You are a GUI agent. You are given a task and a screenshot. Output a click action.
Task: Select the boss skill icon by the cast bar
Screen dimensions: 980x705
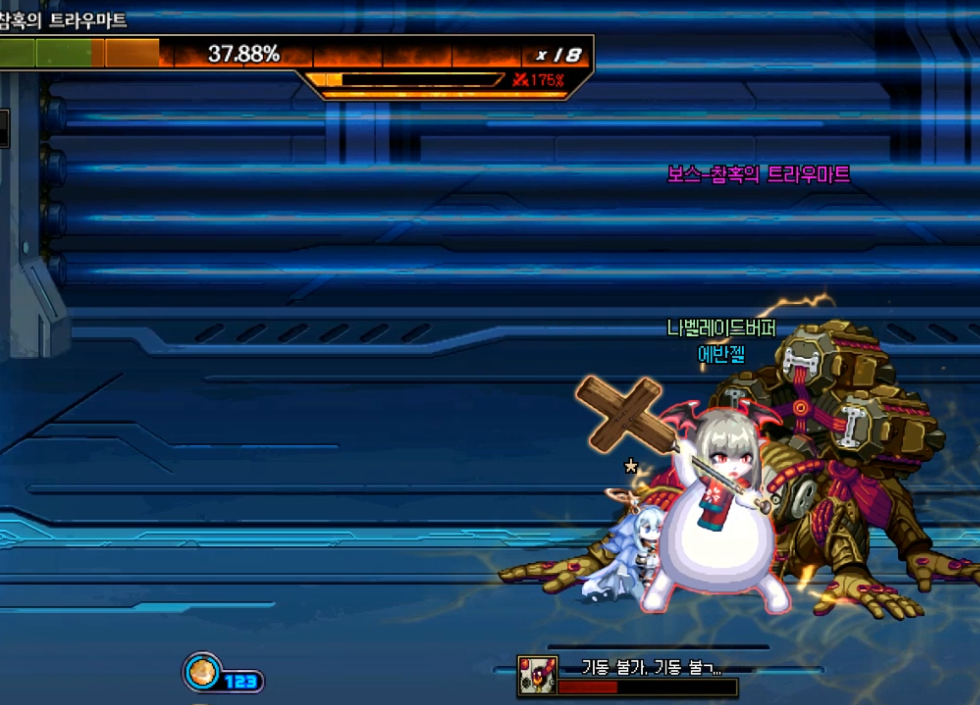click(x=536, y=676)
